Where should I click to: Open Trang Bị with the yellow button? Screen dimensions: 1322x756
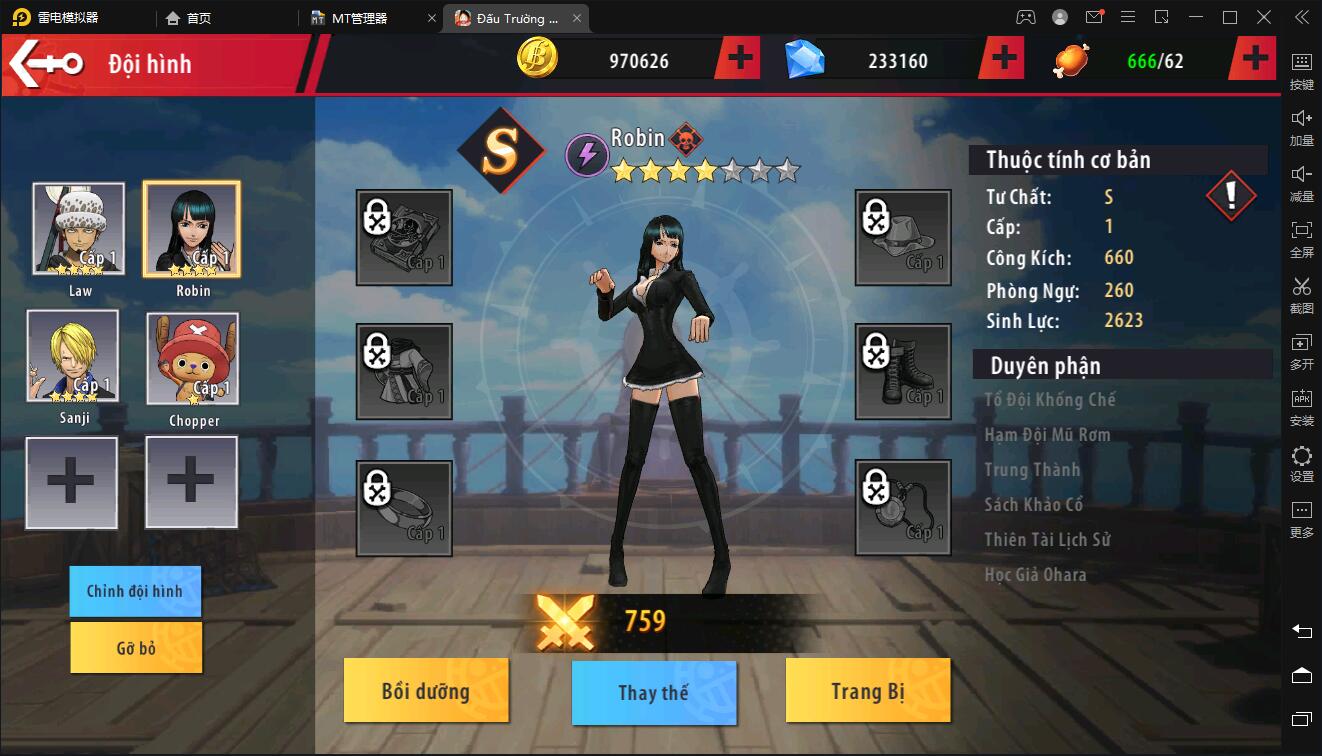(868, 690)
